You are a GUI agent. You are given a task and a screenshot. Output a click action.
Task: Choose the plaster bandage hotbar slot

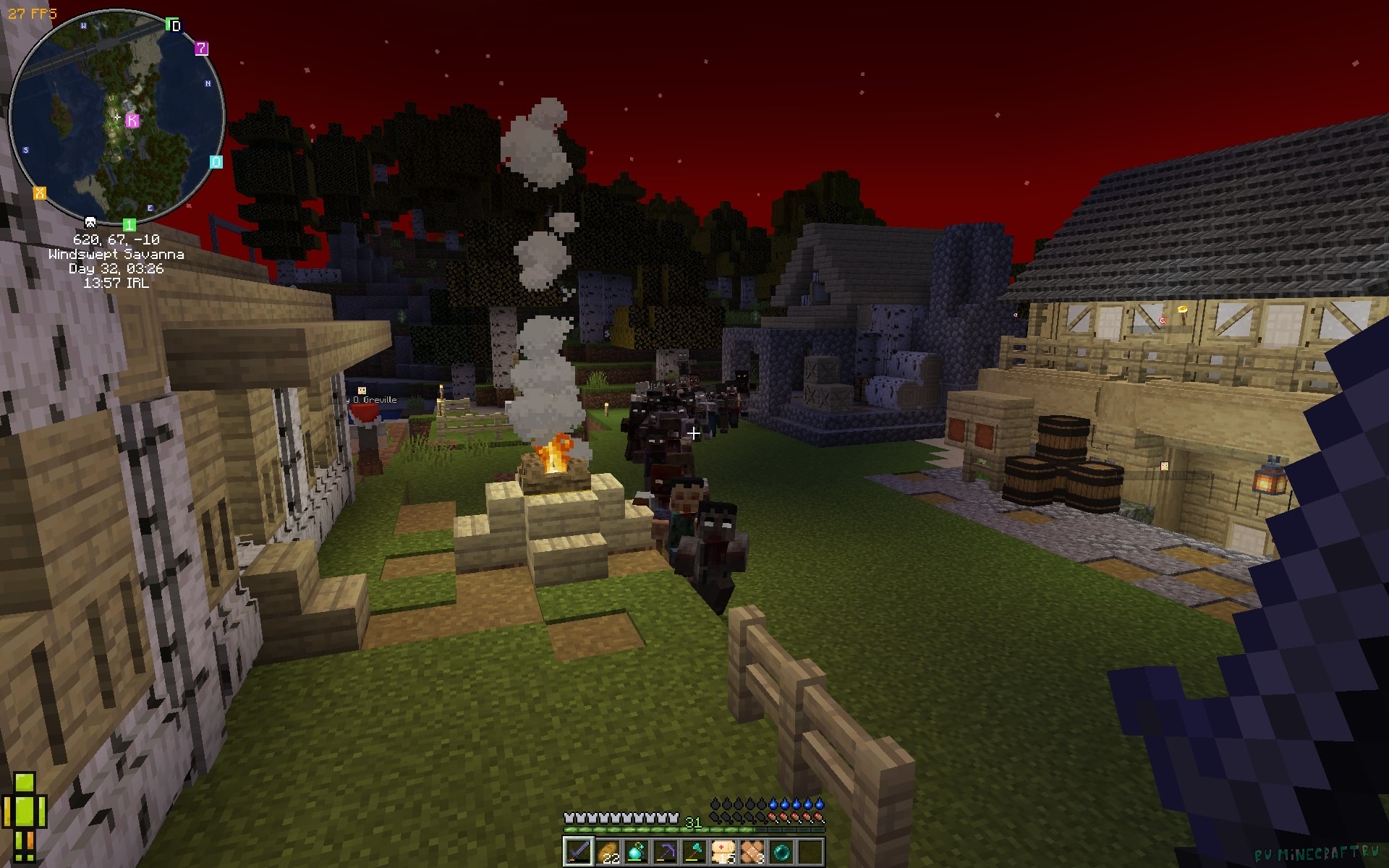click(x=752, y=851)
